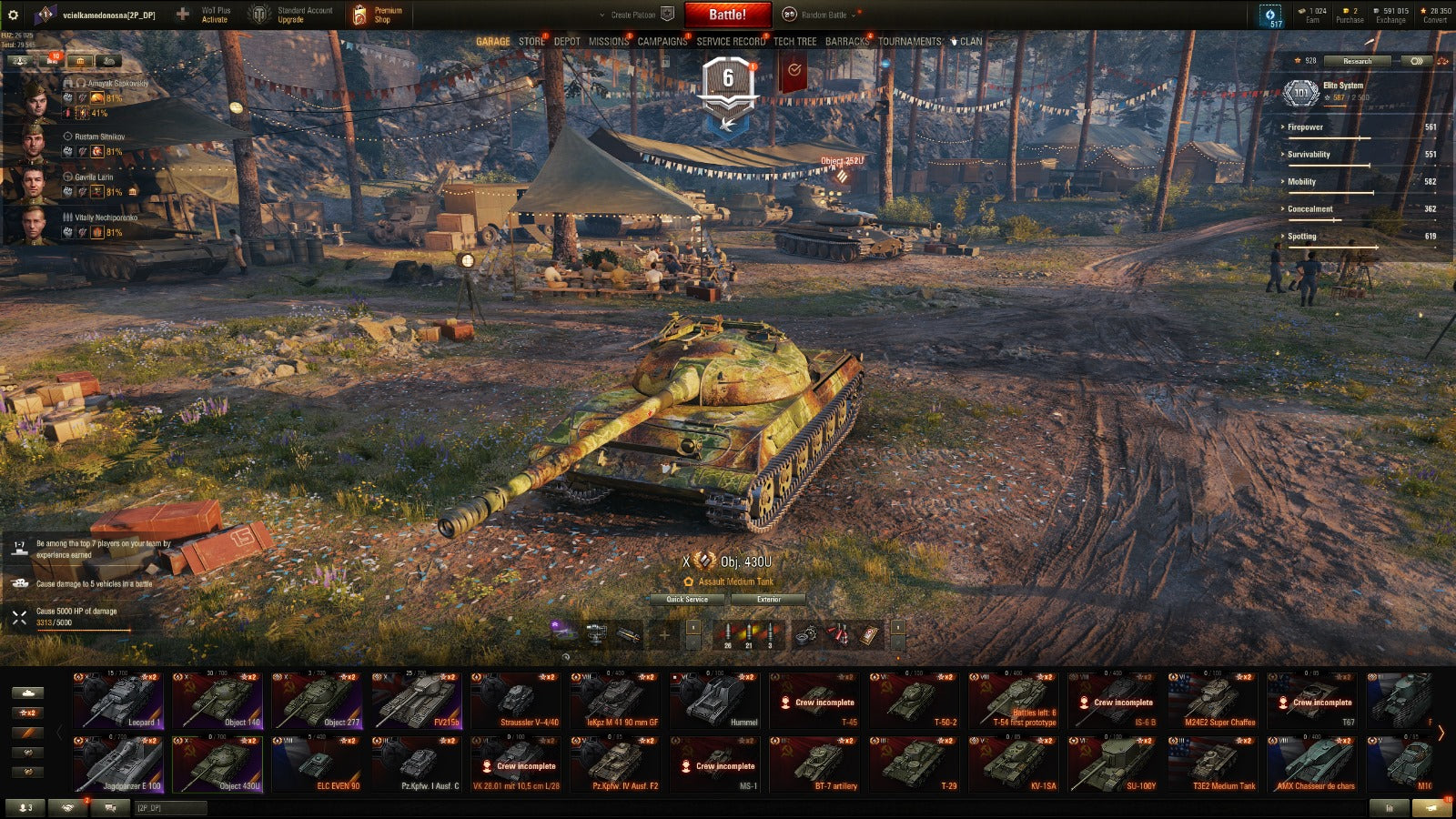Click the Research button
The height and width of the screenshot is (819, 1456).
point(1357,61)
